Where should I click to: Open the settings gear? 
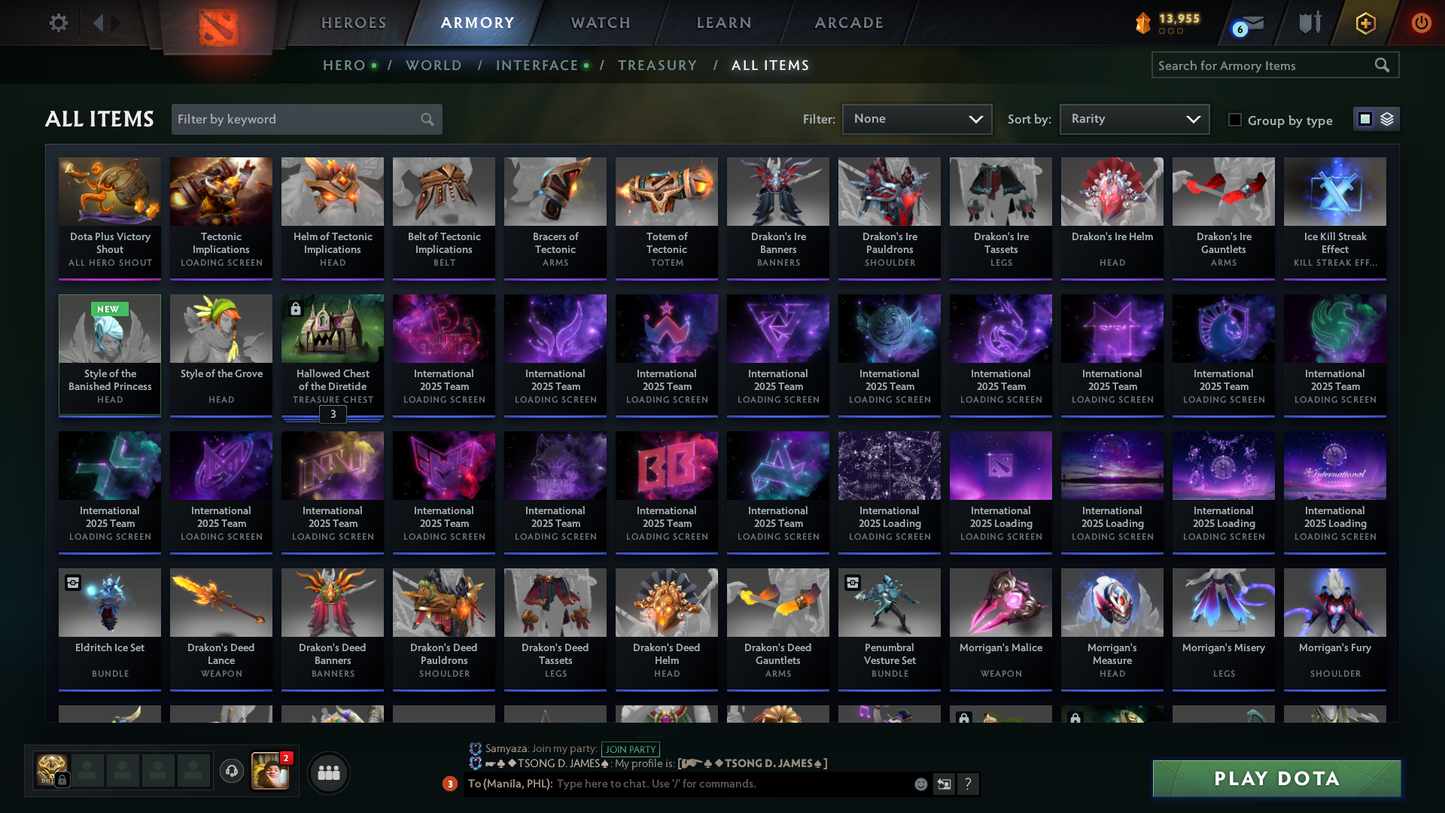coord(57,22)
